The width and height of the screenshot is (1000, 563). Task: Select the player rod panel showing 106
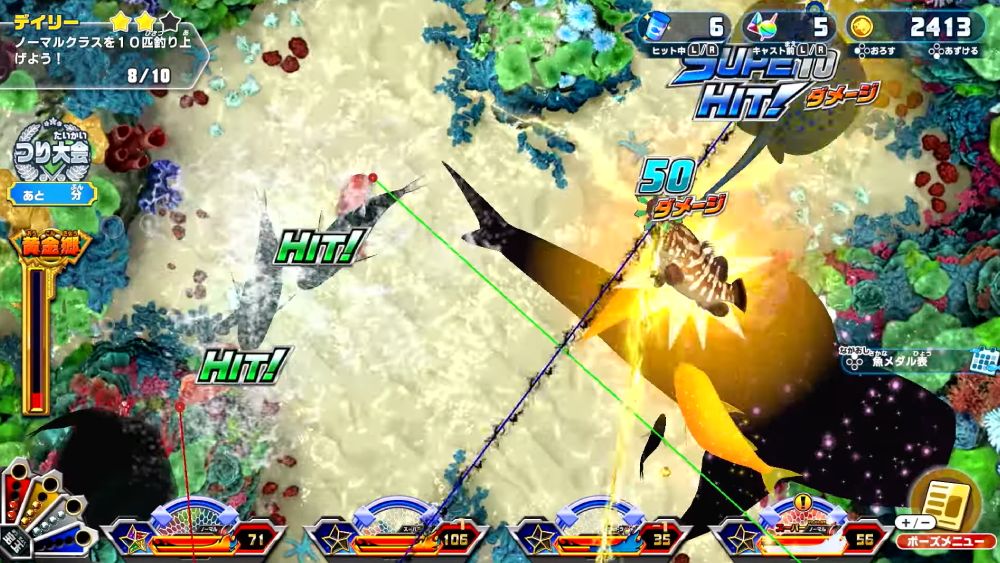tap(398, 531)
